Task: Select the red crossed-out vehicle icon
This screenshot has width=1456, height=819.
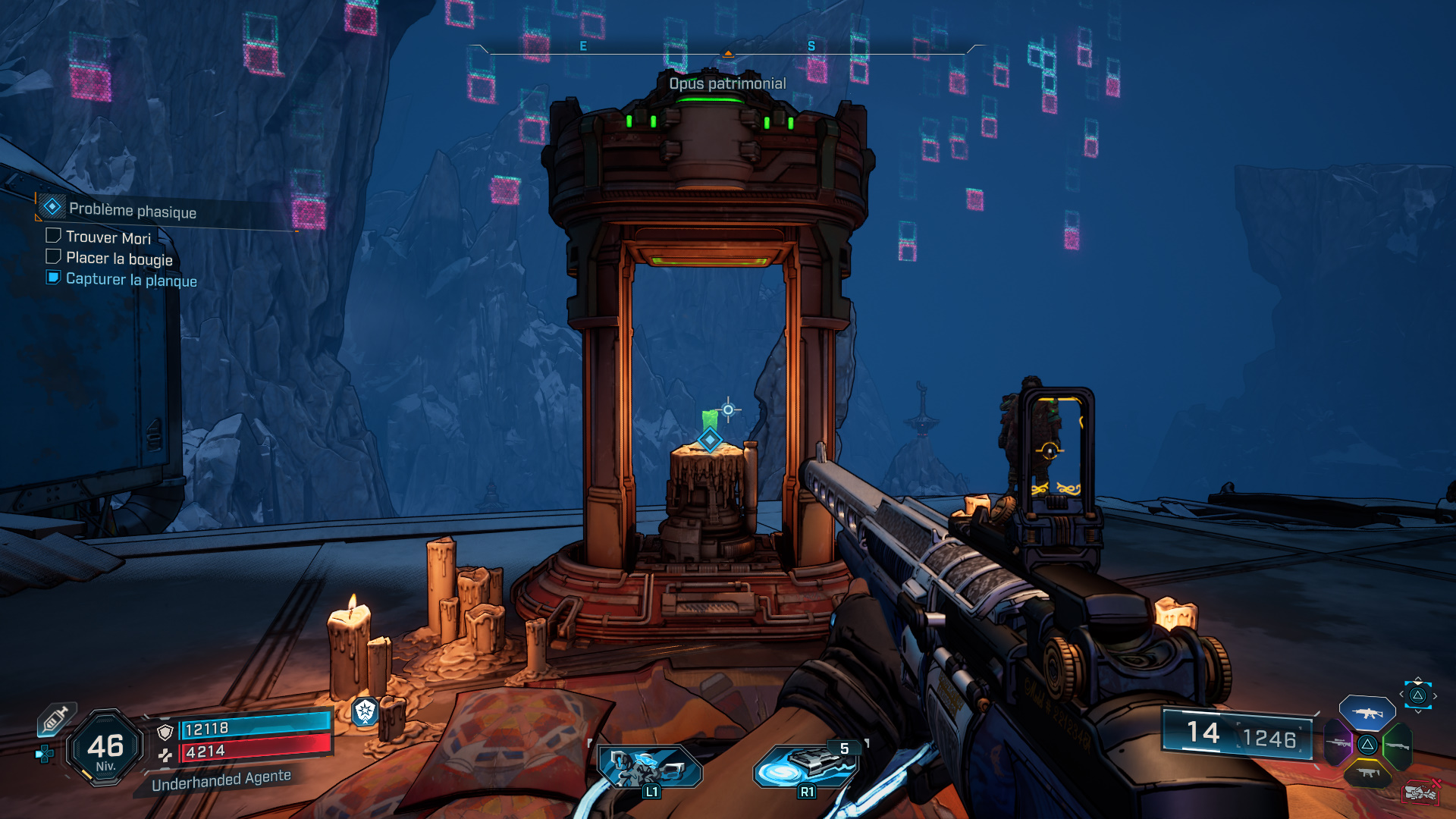Action: (x=1420, y=792)
